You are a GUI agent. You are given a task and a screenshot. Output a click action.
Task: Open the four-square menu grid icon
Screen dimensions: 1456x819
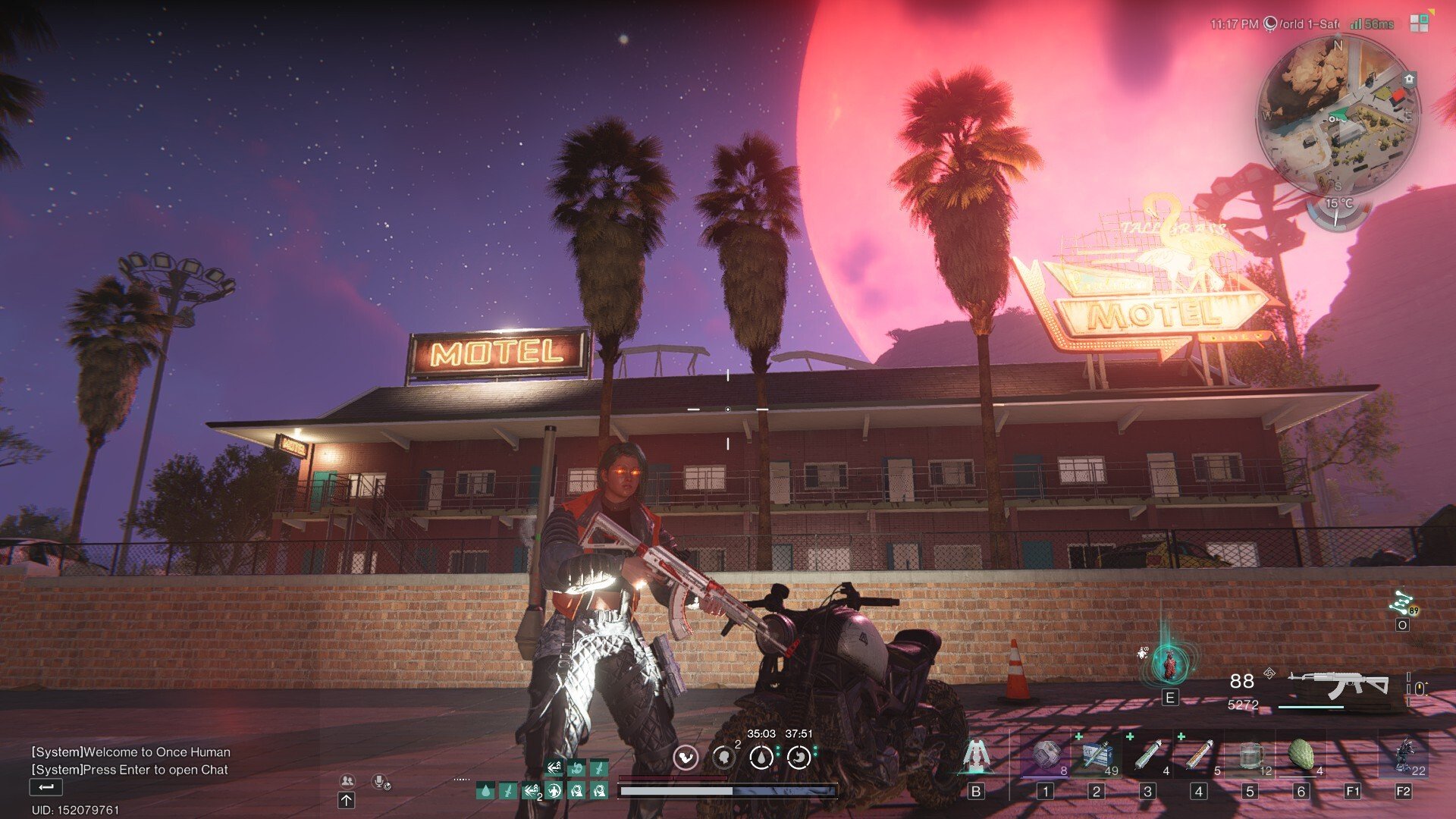tap(1419, 24)
